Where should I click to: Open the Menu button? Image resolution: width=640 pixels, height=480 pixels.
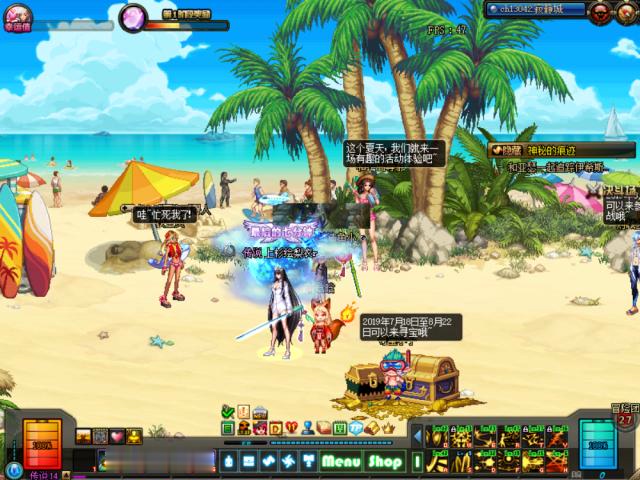coord(340,462)
